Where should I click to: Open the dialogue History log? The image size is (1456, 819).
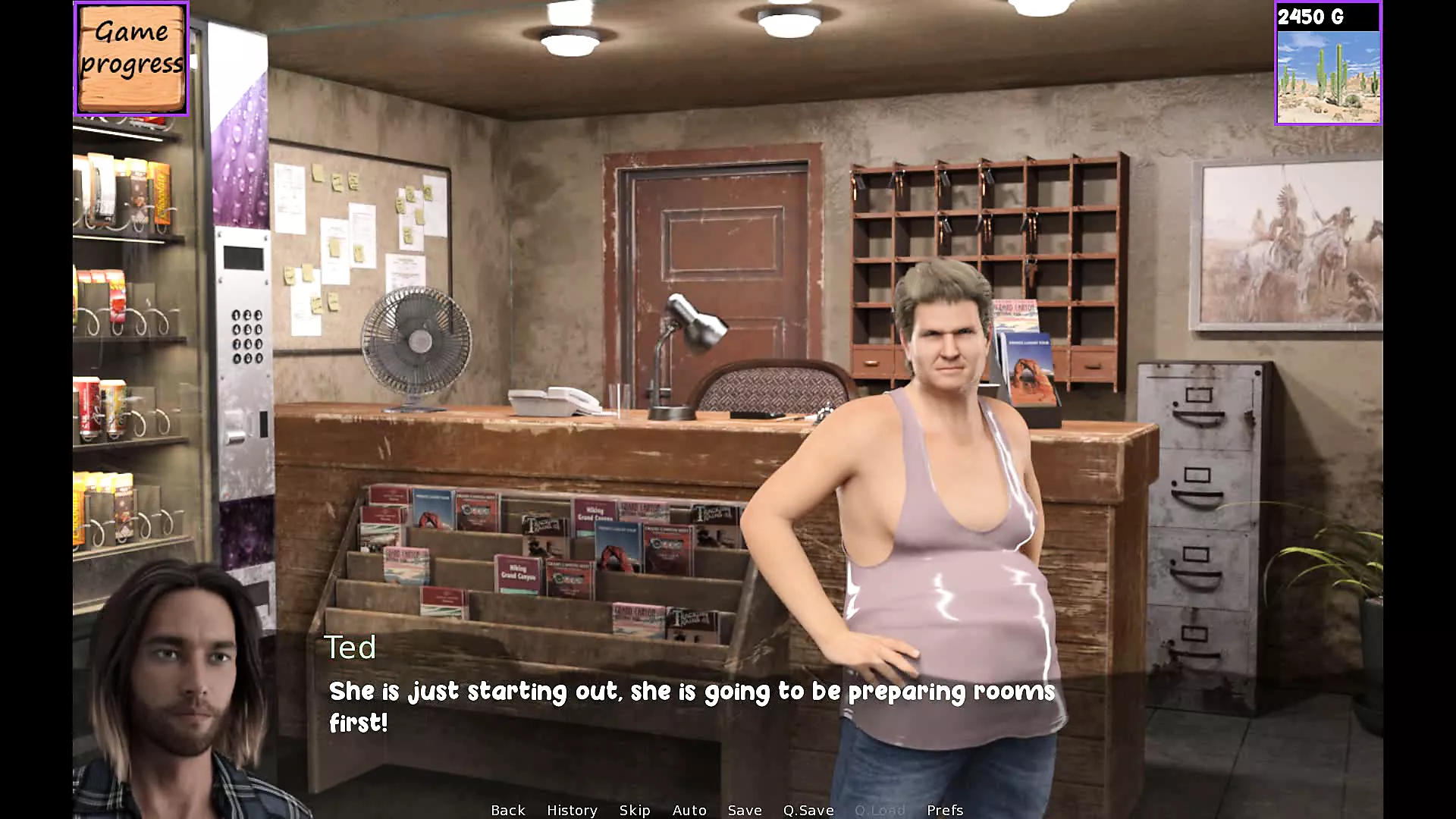click(x=572, y=810)
